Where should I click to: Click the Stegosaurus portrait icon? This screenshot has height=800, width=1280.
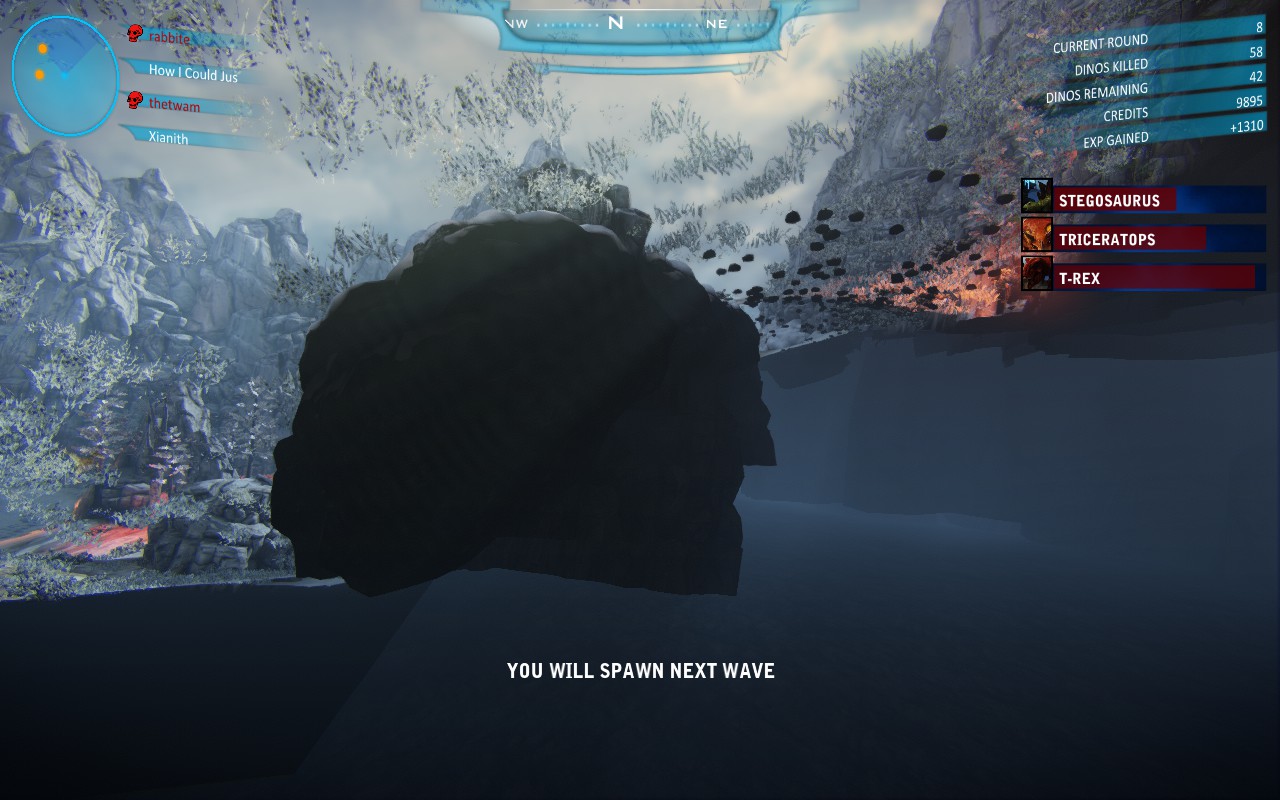(x=1037, y=196)
